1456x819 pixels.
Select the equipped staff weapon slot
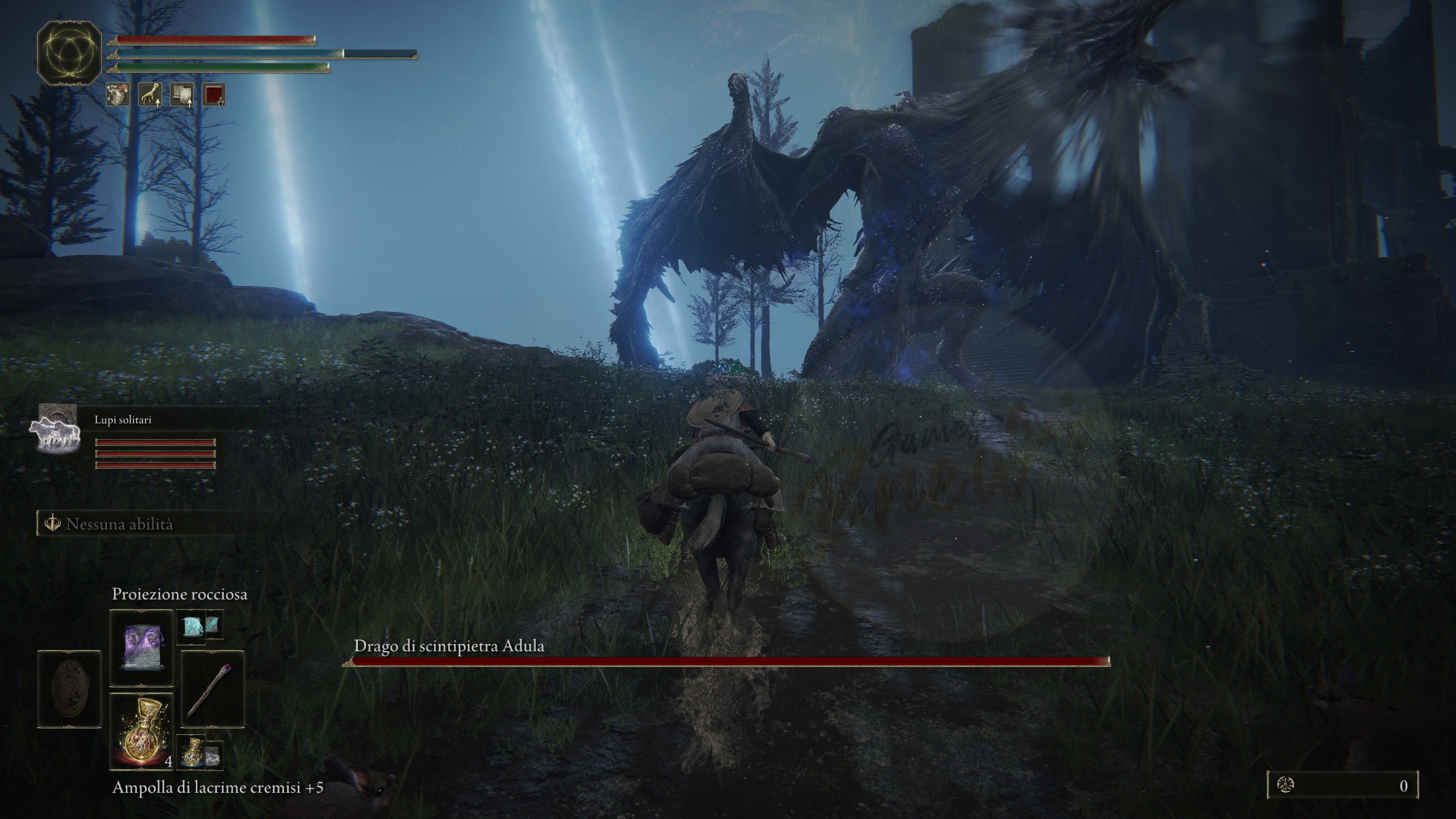pos(213,689)
